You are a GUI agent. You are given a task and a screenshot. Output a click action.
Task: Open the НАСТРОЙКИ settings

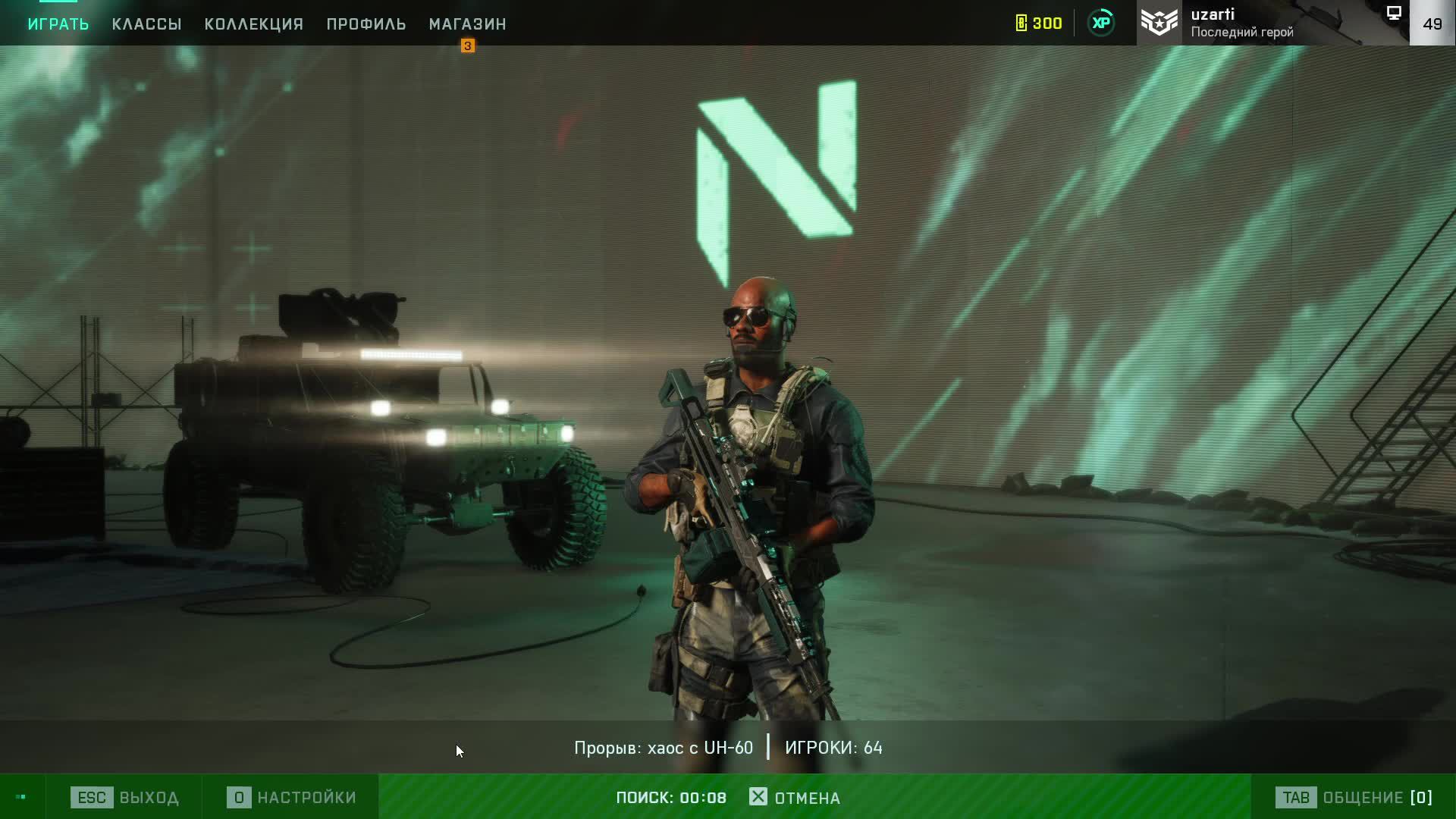[x=291, y=797]
